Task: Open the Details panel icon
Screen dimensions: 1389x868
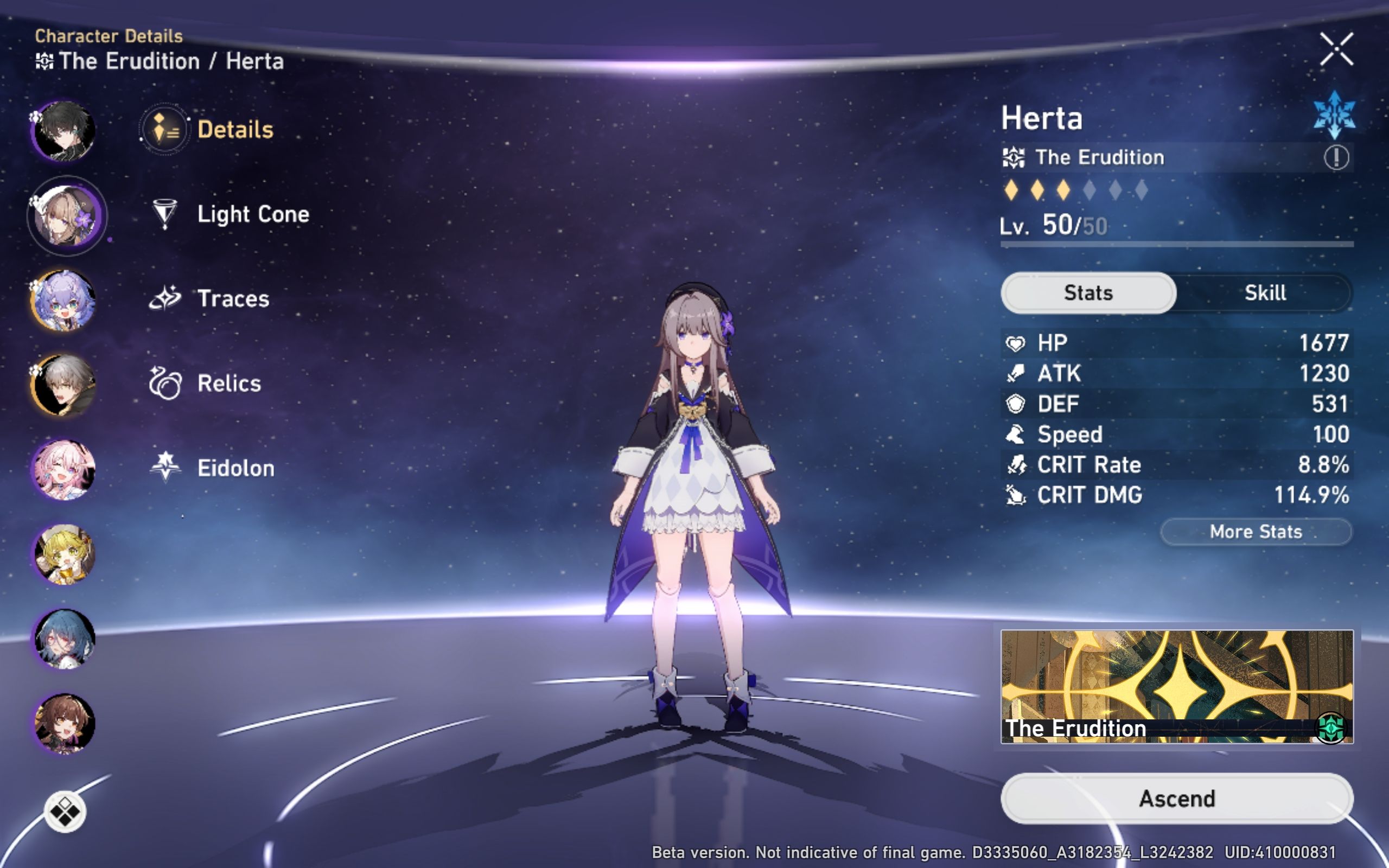Action: 163,129
